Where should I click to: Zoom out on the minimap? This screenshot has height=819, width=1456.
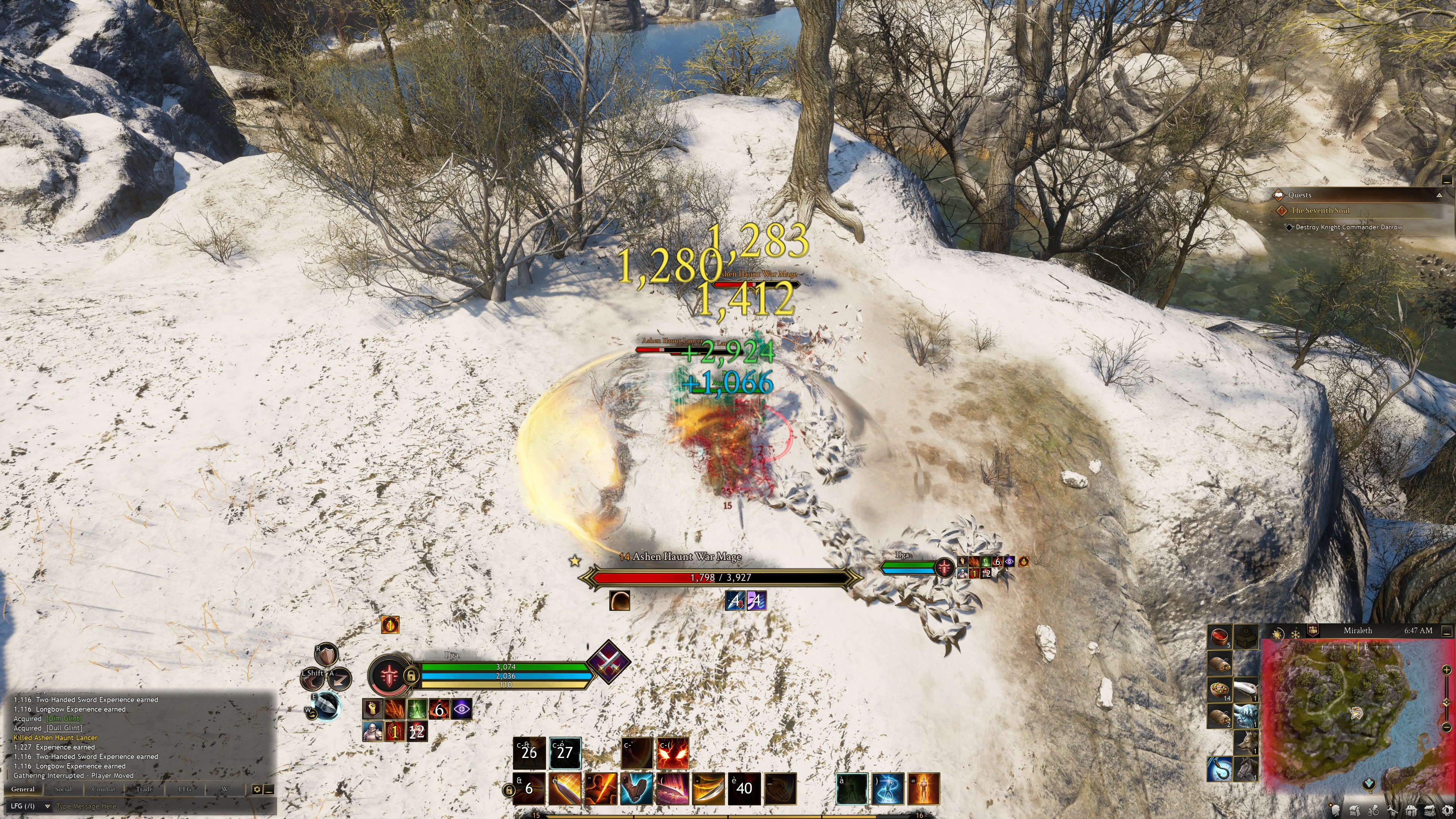1447,727
